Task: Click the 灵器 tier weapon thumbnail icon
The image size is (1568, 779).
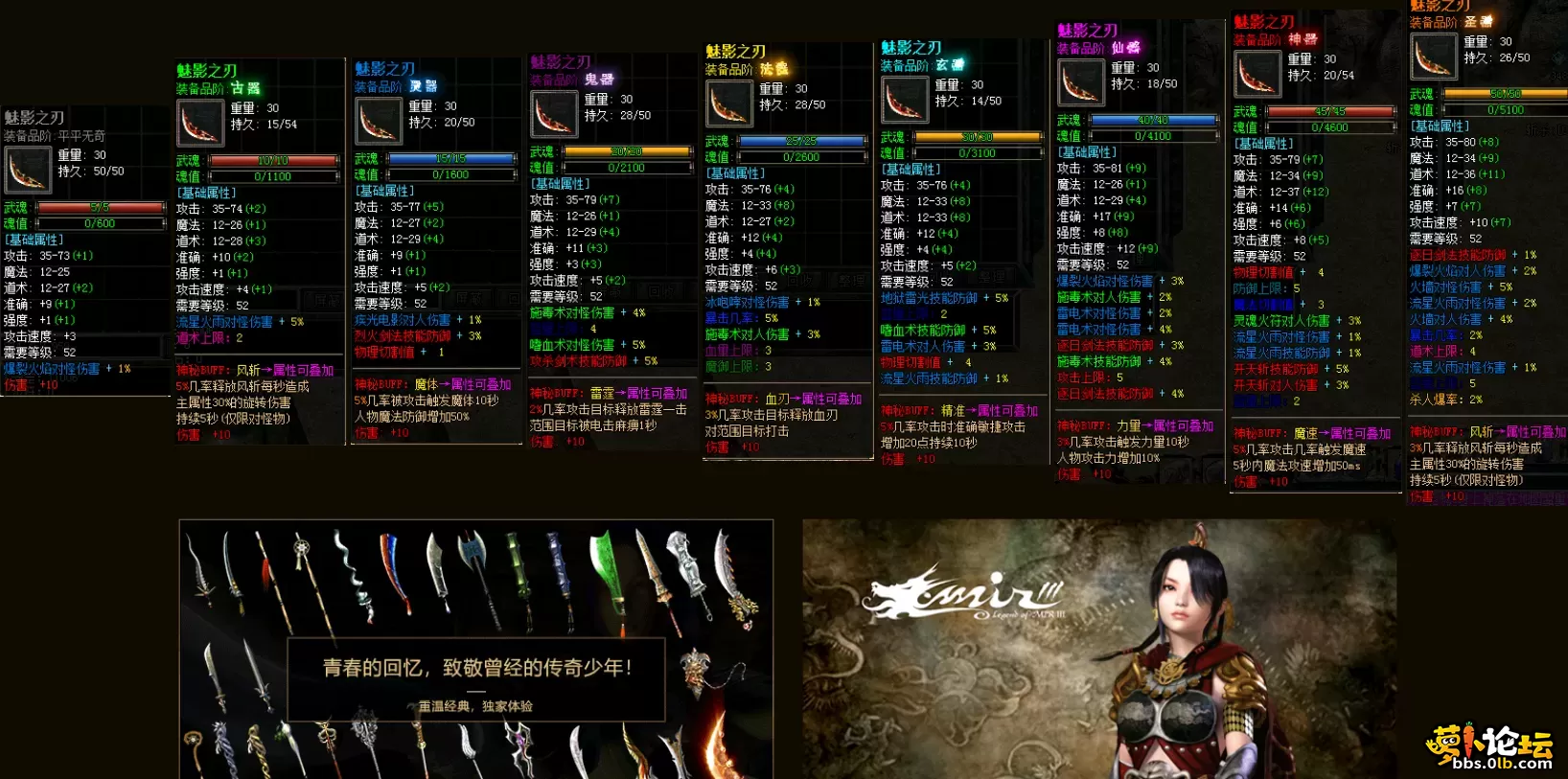Action: pyautogui.click(x=378, y=120)
